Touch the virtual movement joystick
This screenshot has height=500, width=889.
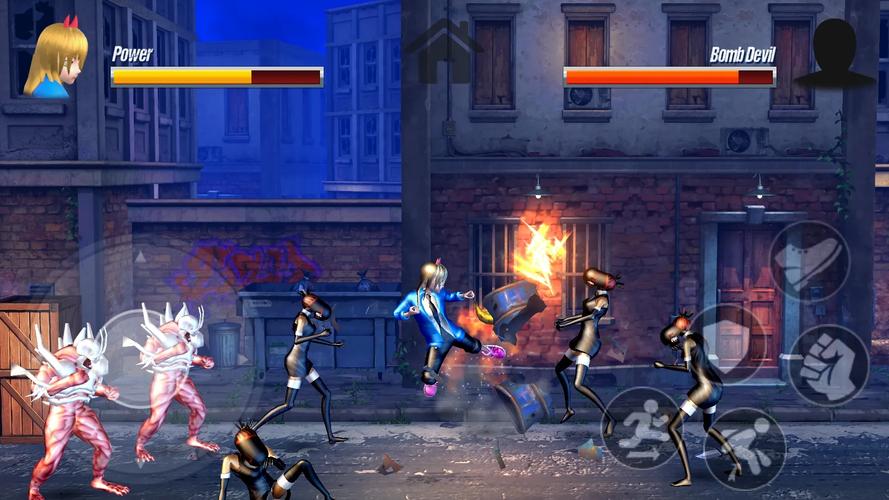(x=140, y=357)
